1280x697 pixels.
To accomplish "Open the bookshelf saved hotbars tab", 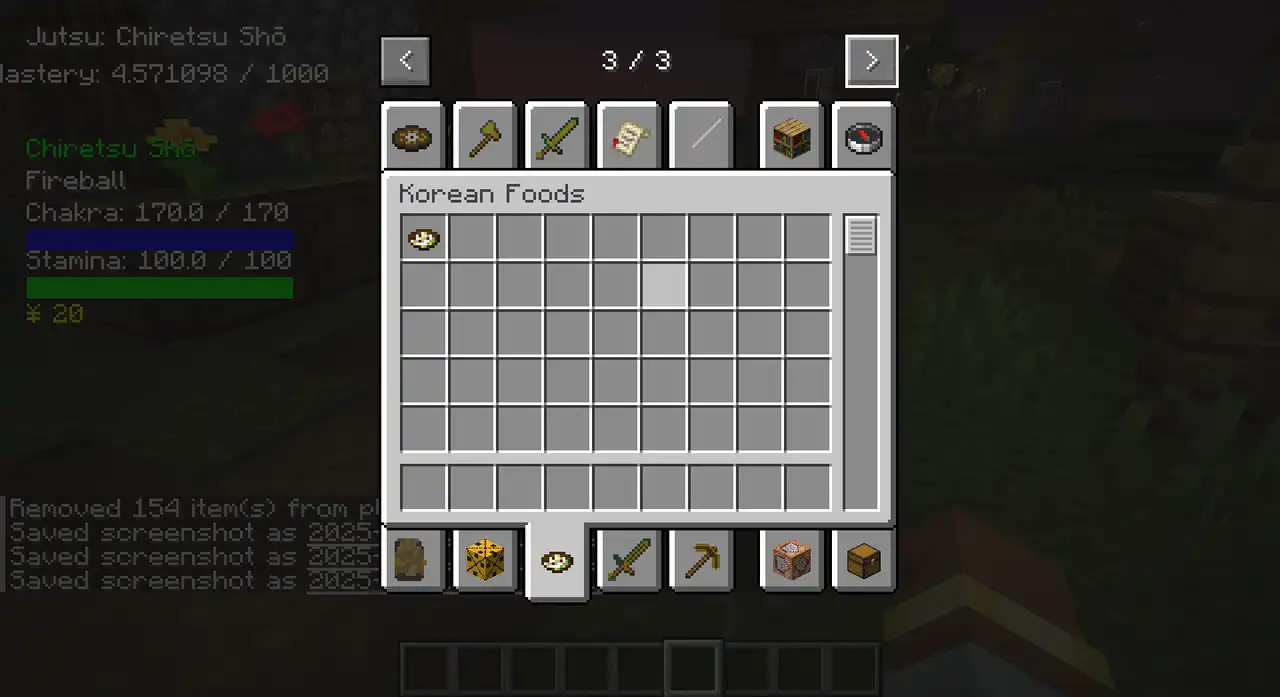I will click(x=791, y=138).
